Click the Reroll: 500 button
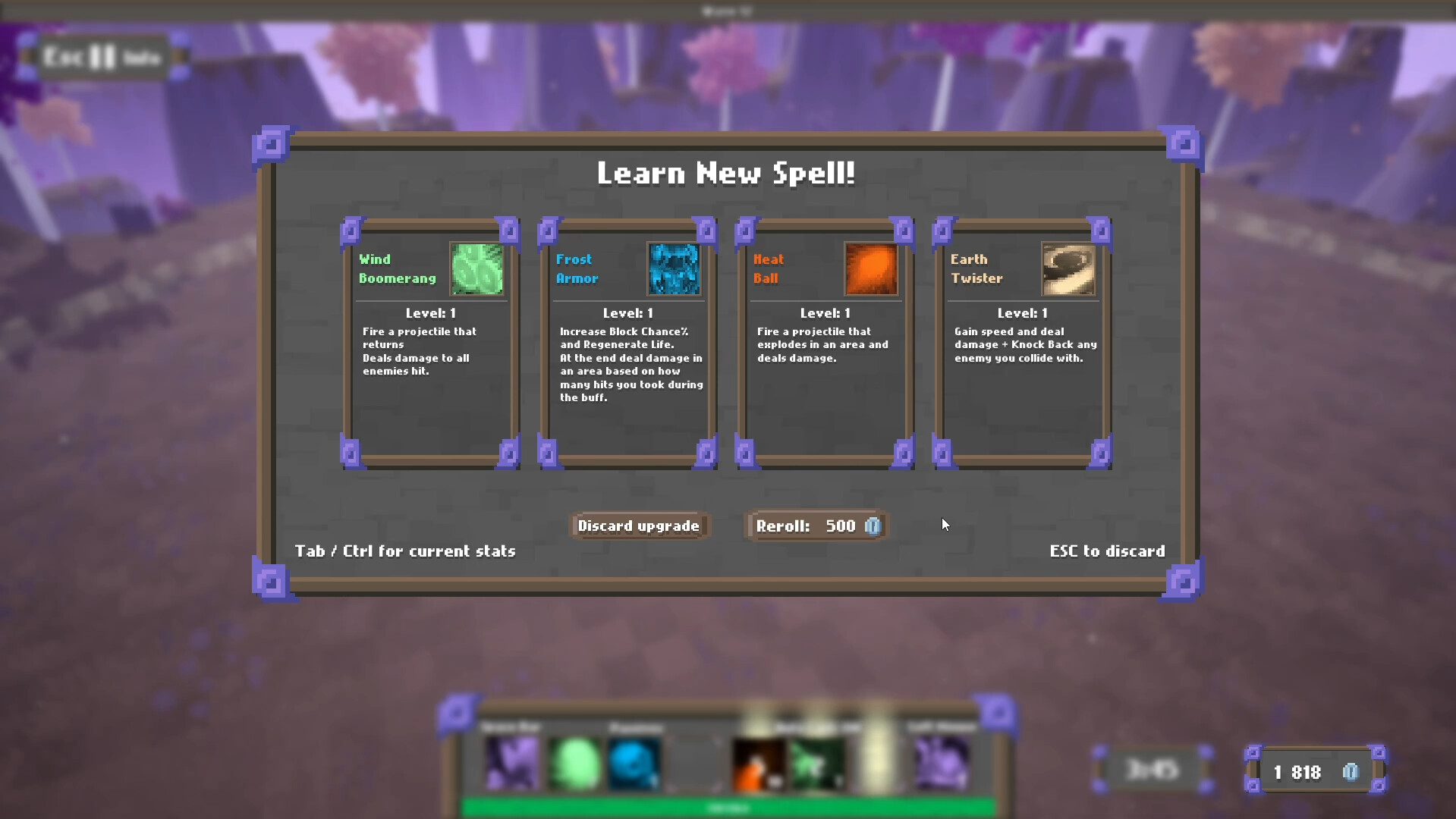Image resolution: width=1456 pixels, height=819 pixels. 815,526
